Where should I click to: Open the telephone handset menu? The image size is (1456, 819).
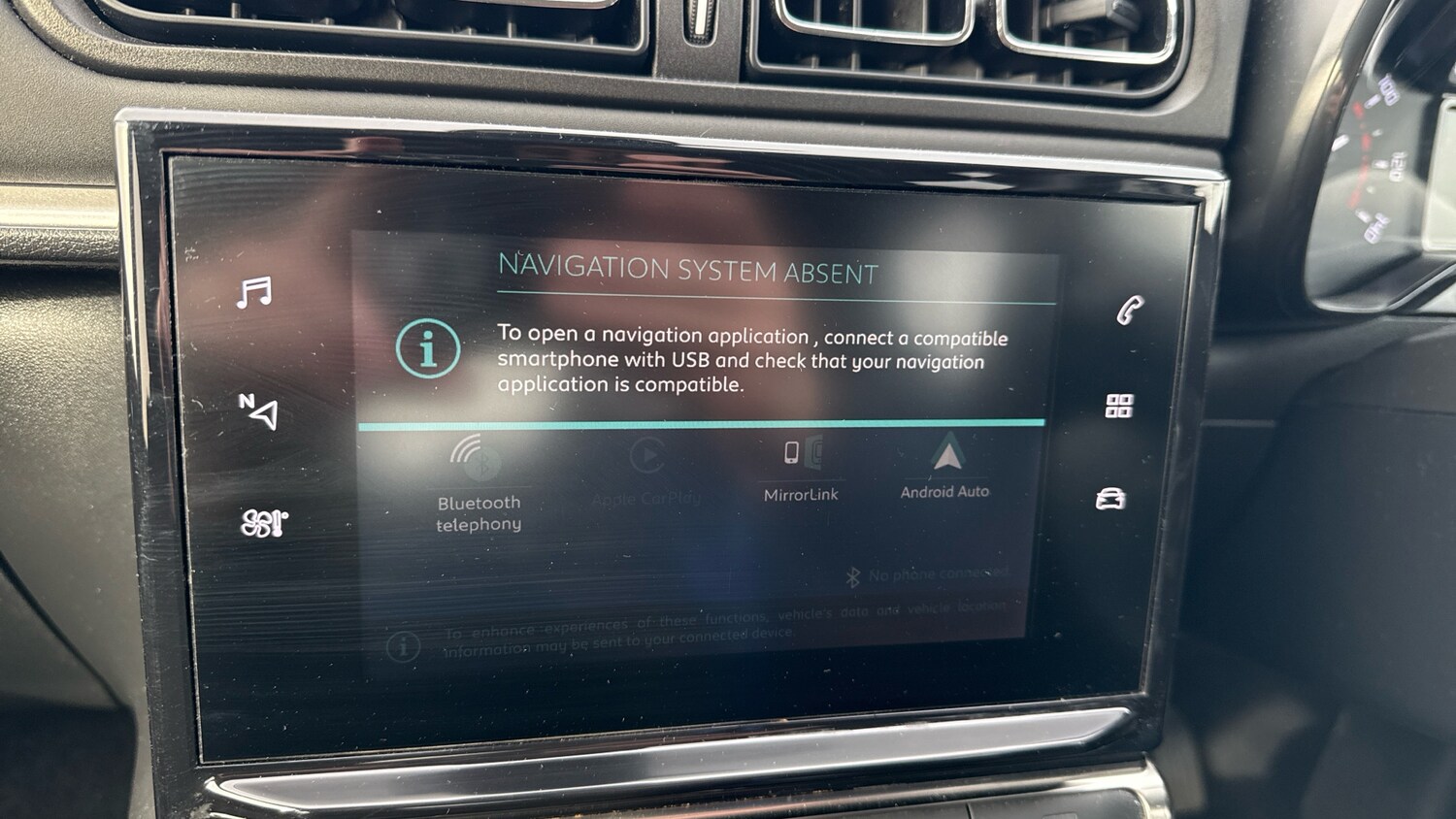point(1129,311)
